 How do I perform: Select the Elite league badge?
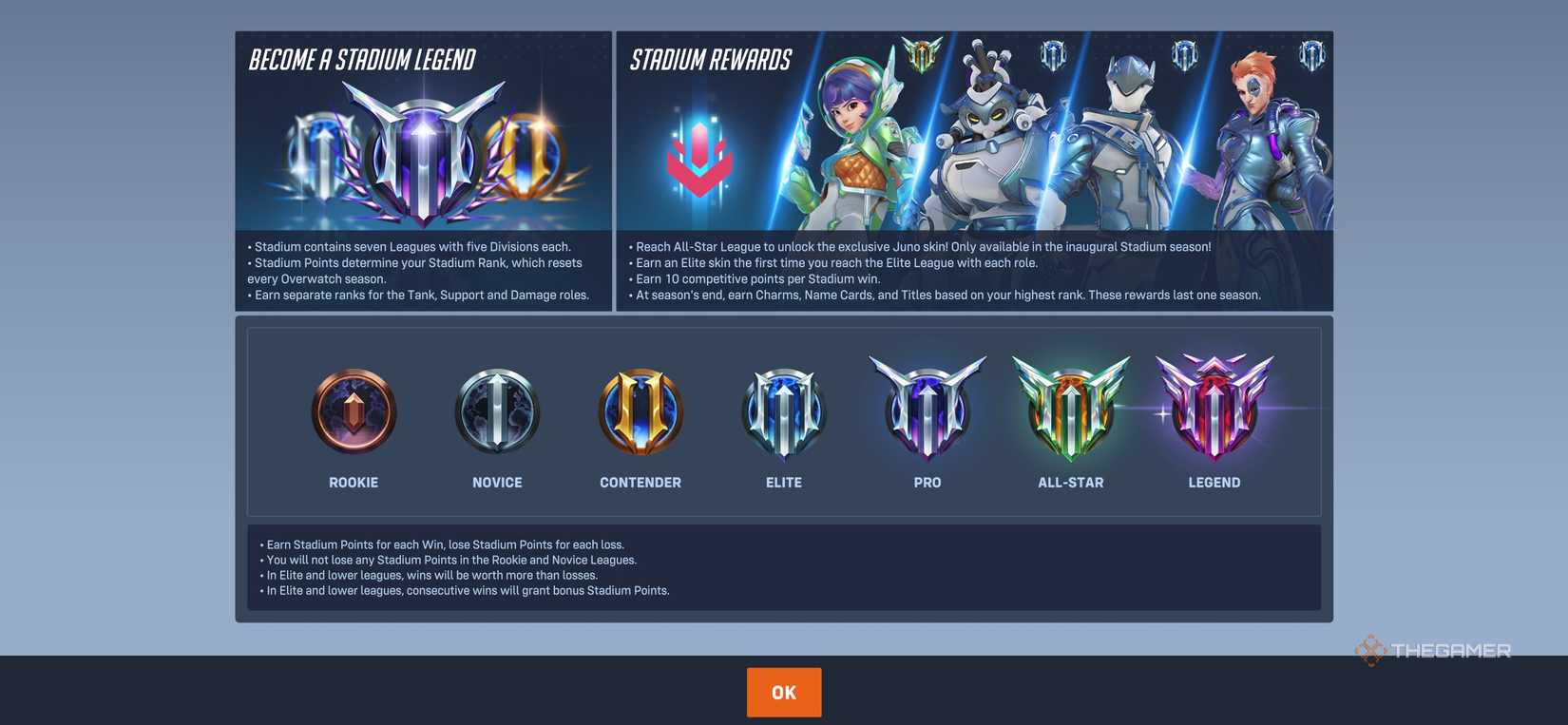(783, 410)
